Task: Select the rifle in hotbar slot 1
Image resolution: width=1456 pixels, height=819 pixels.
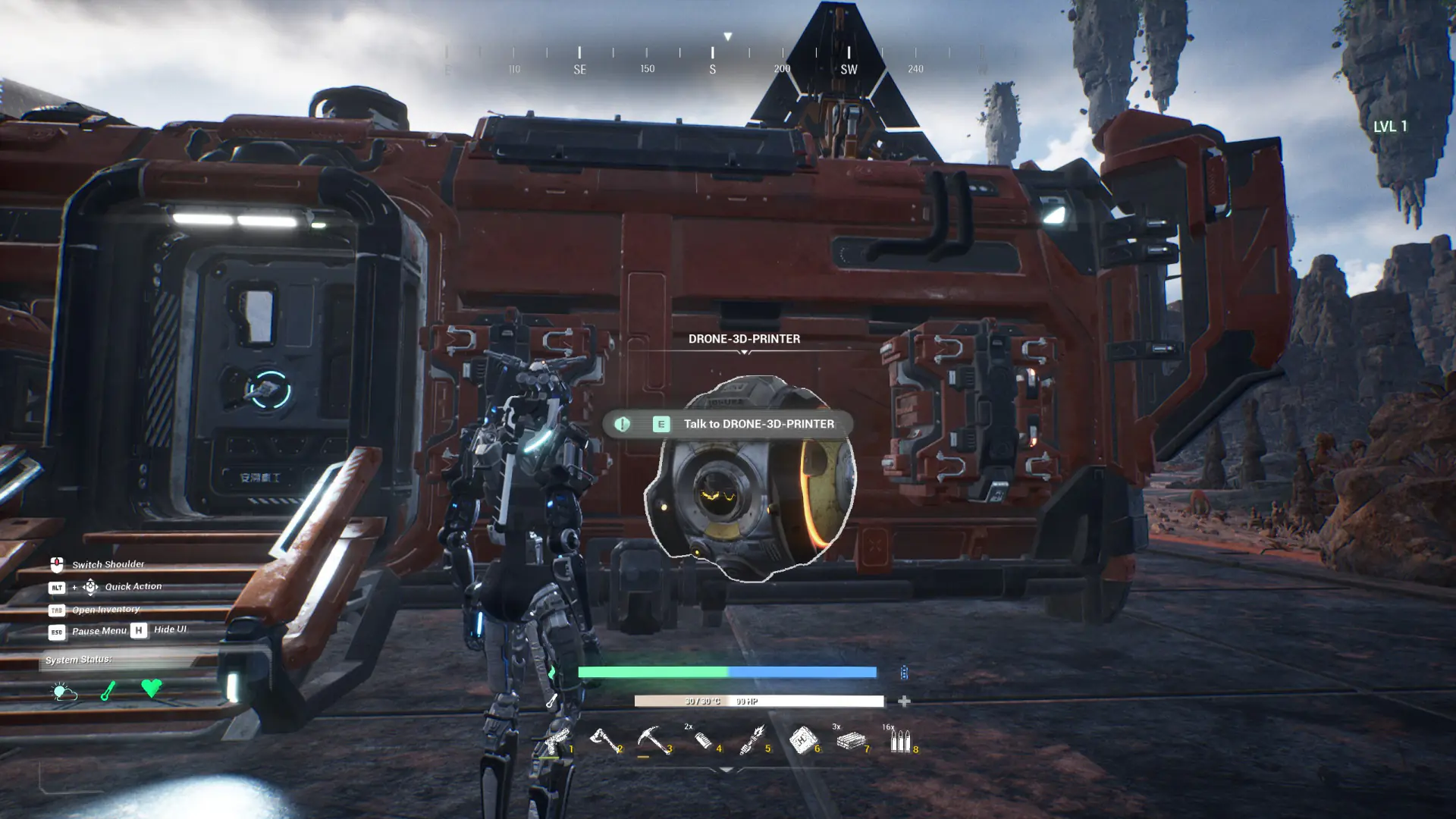Action: click(x=557, y=741)
